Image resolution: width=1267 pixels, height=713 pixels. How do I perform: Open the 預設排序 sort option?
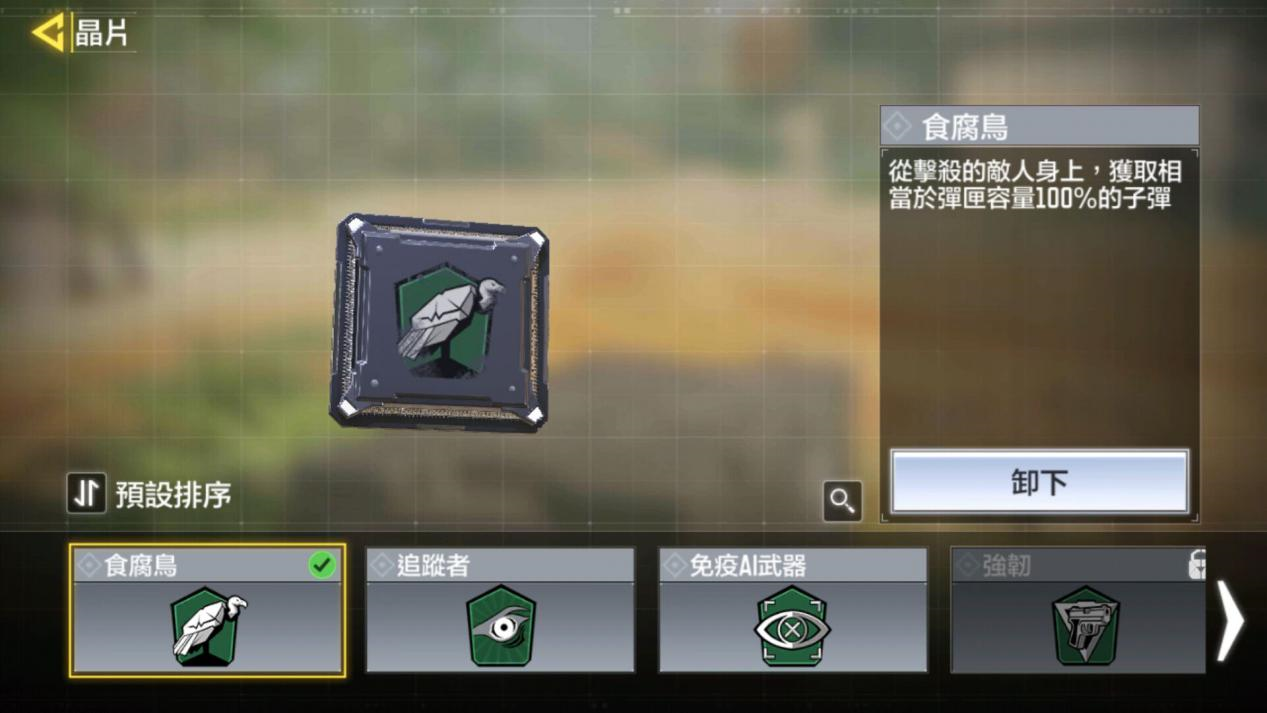click(150, 493)
